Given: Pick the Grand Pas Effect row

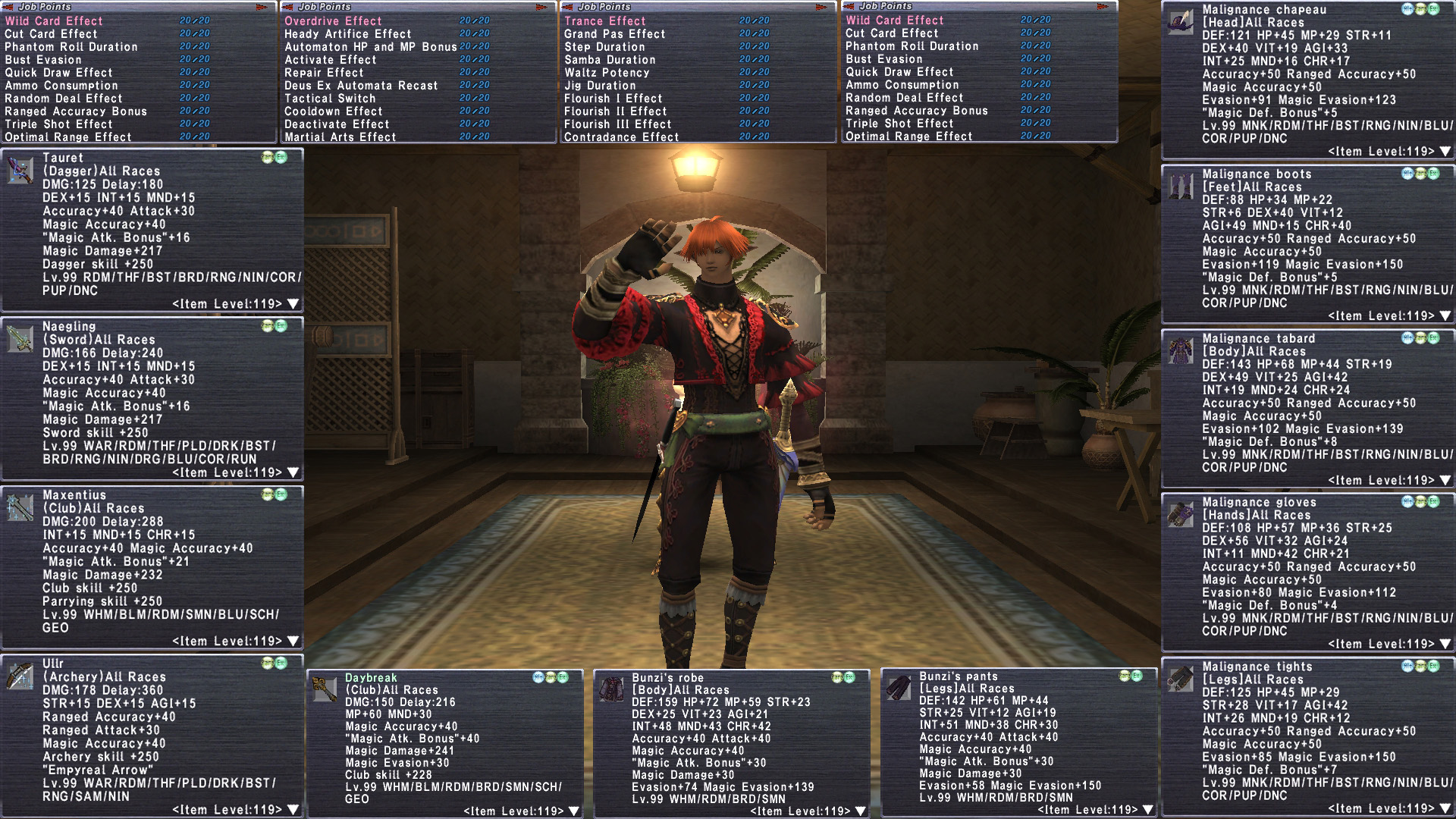Looking at the screenshot, I should (x=614, y=34).
